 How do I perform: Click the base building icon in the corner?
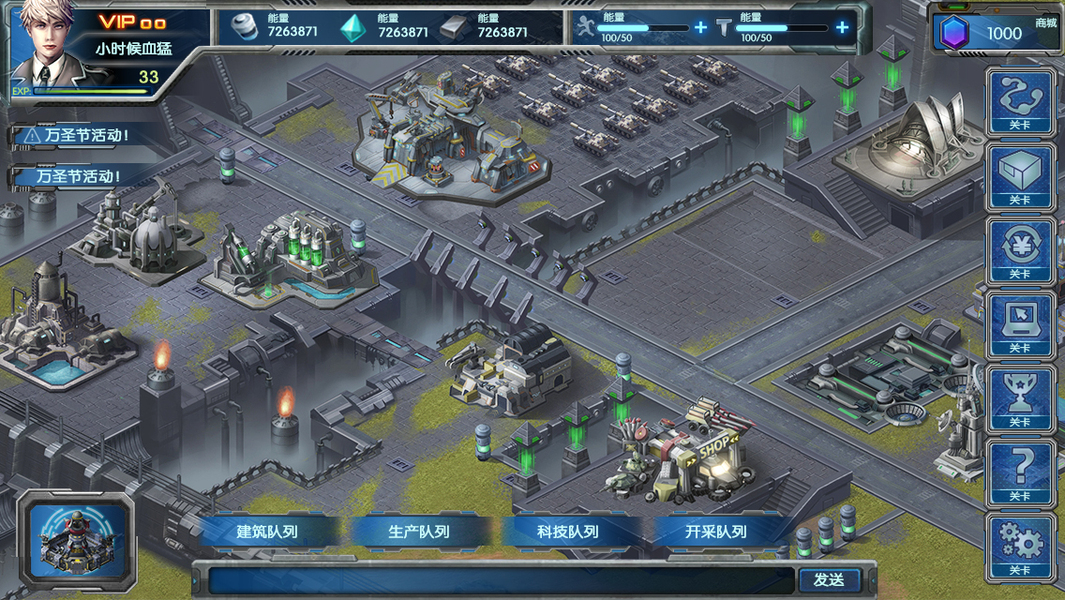coord(80,540)
